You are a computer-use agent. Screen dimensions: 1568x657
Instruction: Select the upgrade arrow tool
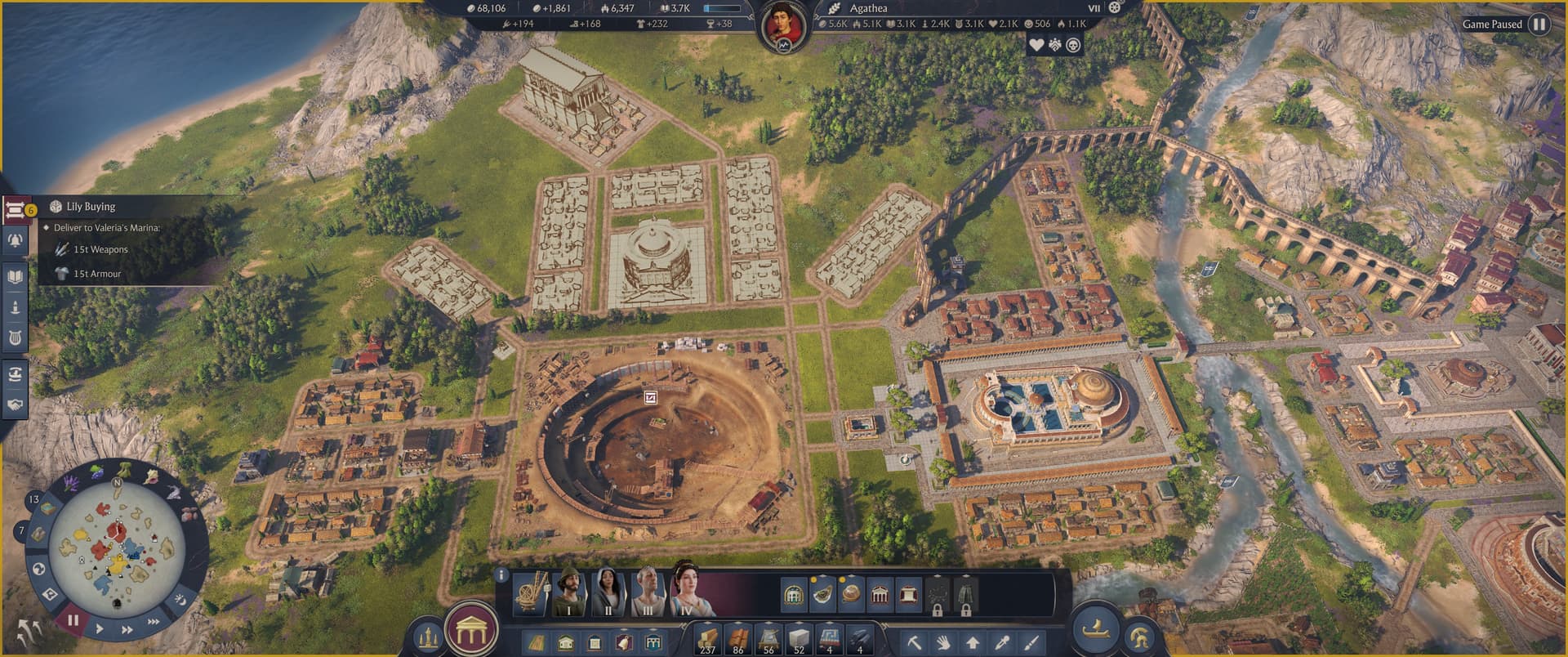973,642
